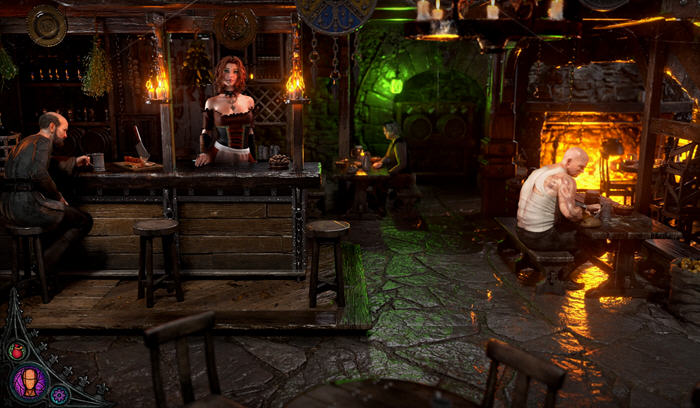Click the character portrait medallion
This screenshot has width=700, height=408.
tap(28, 383)
